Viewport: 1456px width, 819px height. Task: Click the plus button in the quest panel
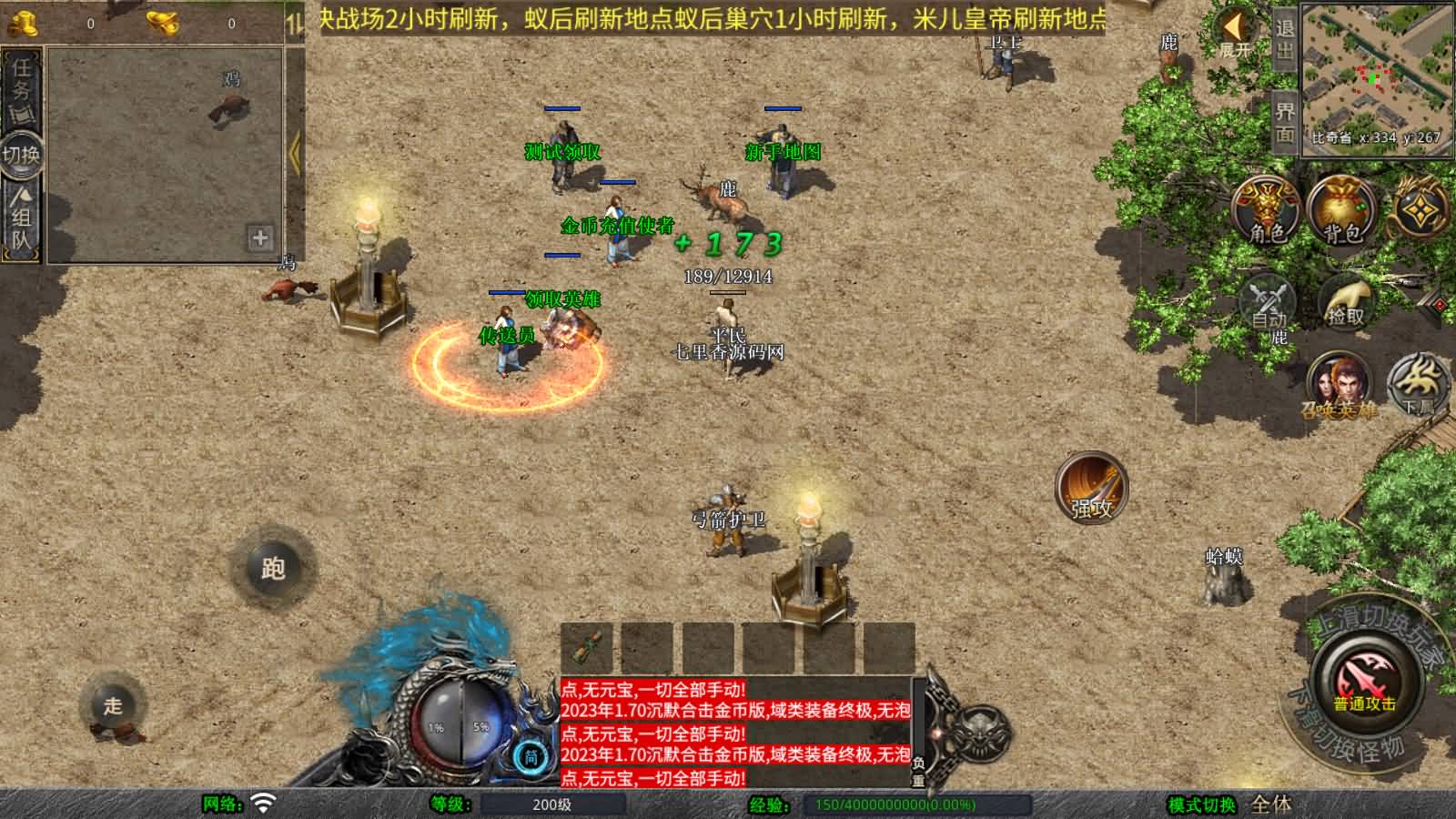[260, 238]
